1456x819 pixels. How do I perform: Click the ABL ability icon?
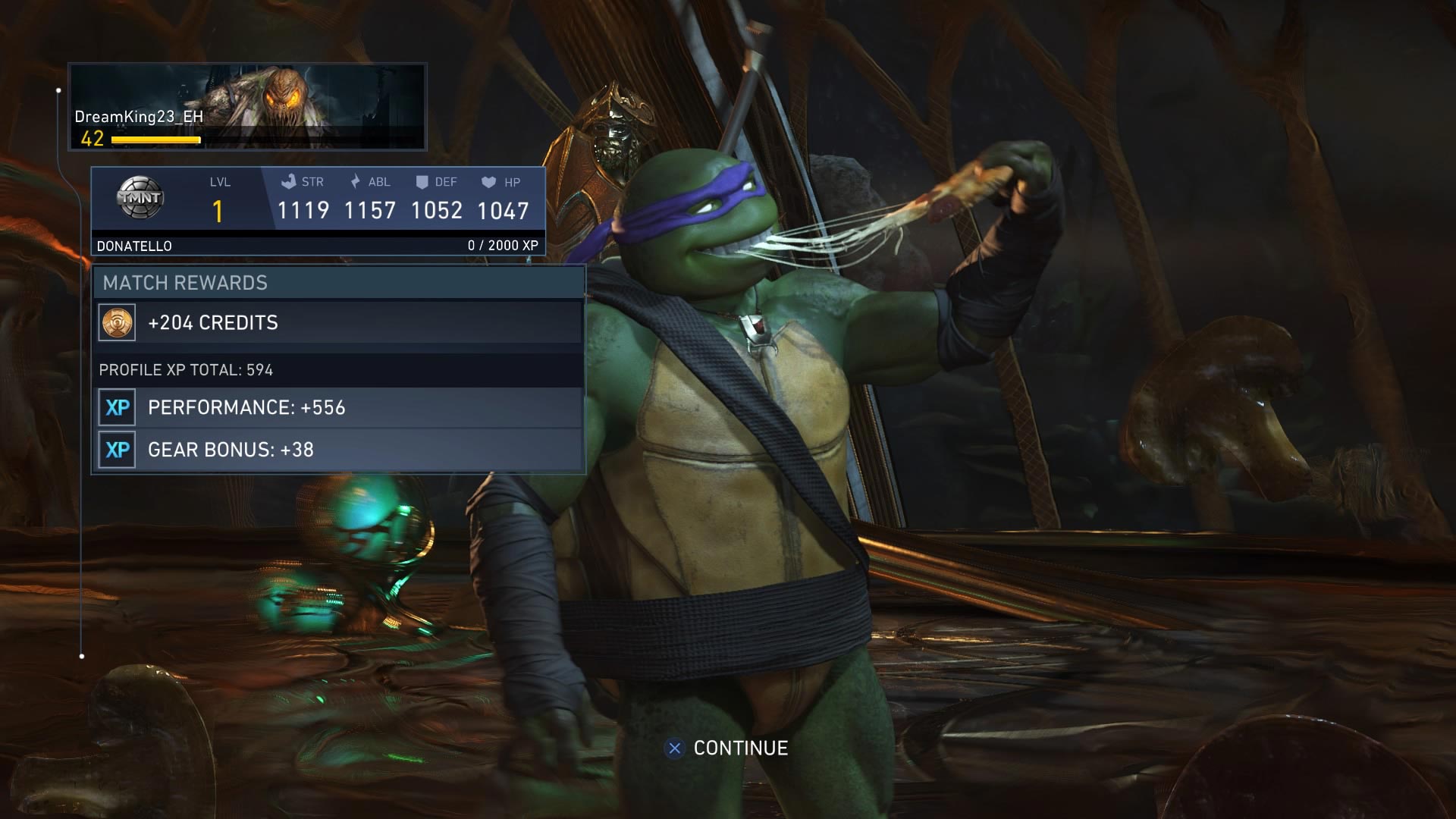356,181
